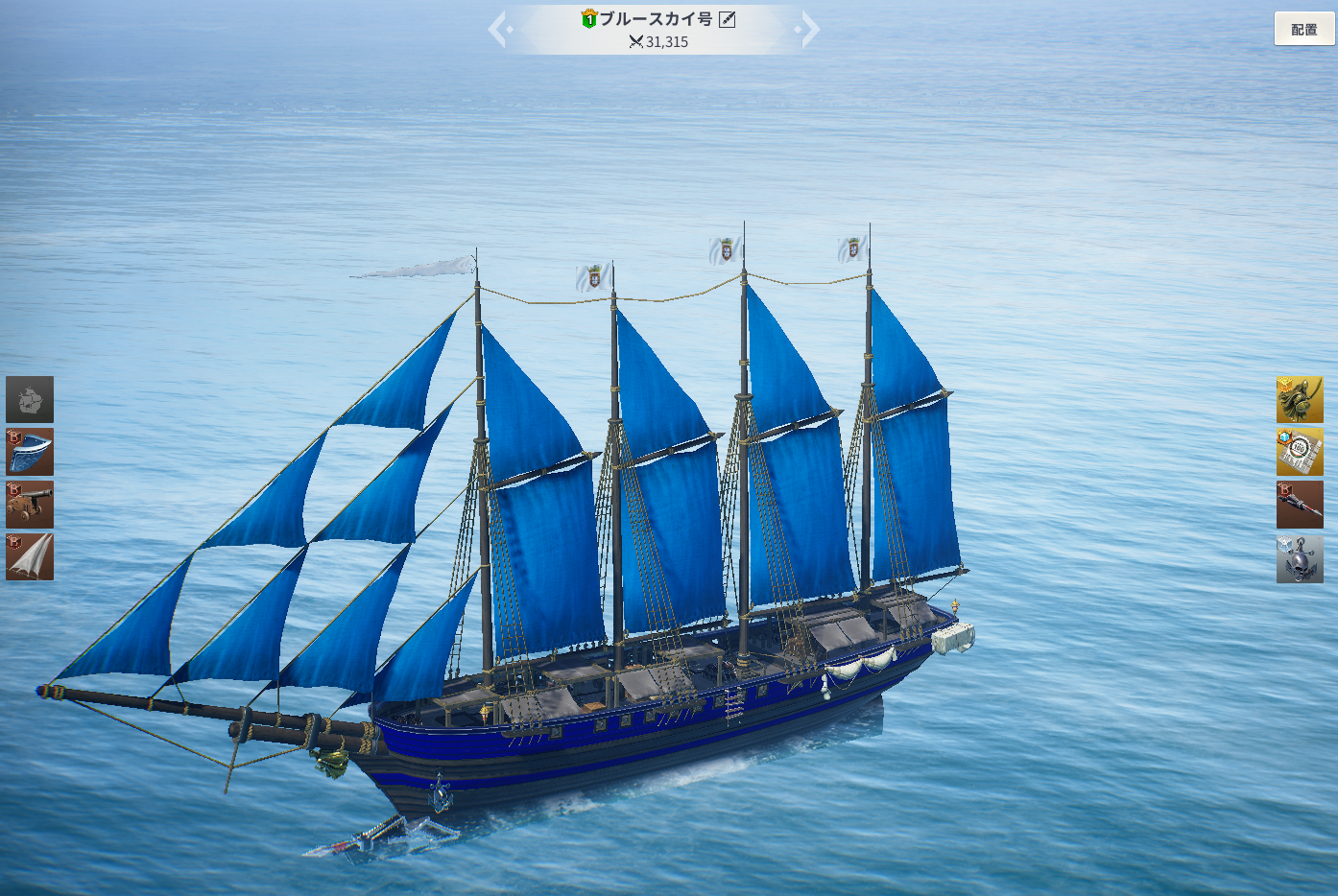
Task: Open the stone tablet item slot
Action: (1300, 452)
